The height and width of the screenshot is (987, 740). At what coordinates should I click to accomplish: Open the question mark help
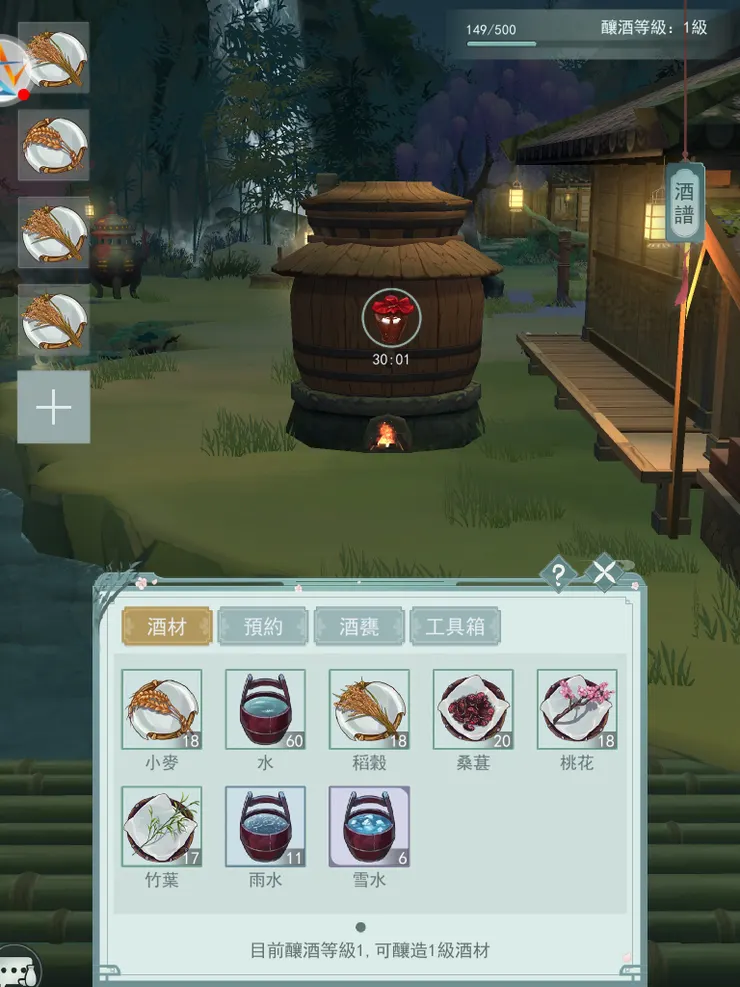[x=558, y=574]
